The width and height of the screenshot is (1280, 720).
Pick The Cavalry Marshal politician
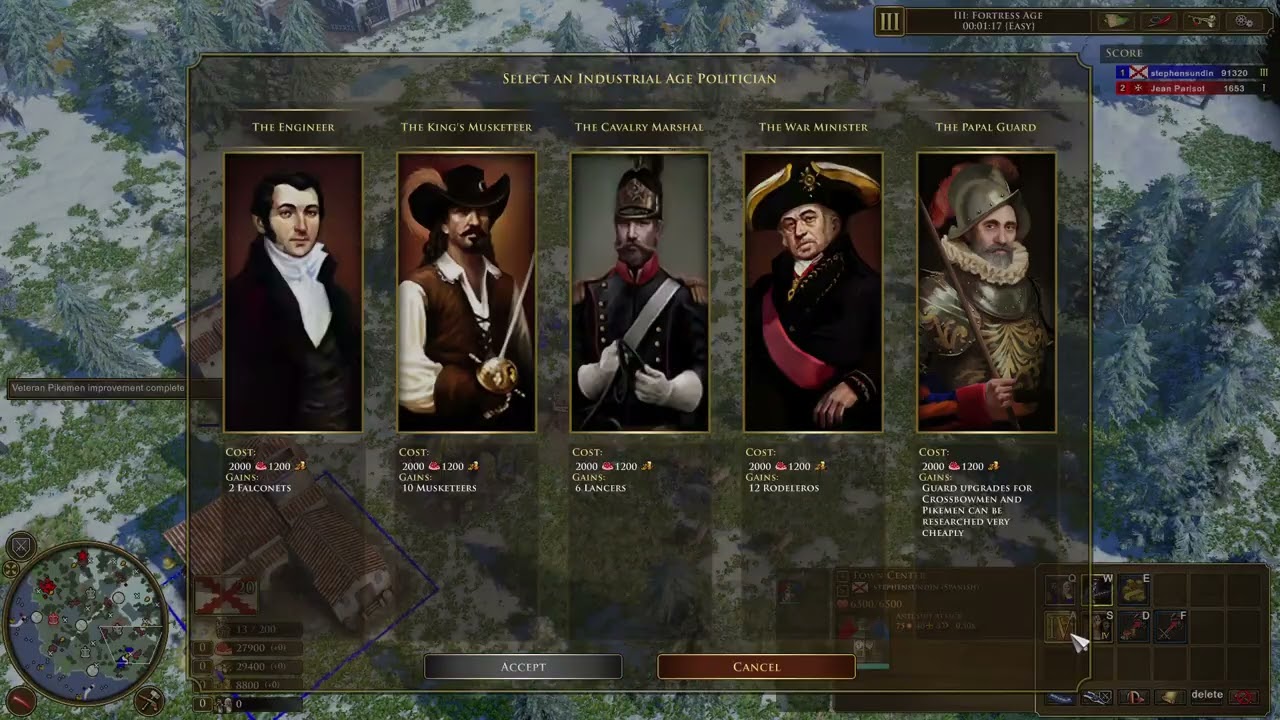pos(640,292)
